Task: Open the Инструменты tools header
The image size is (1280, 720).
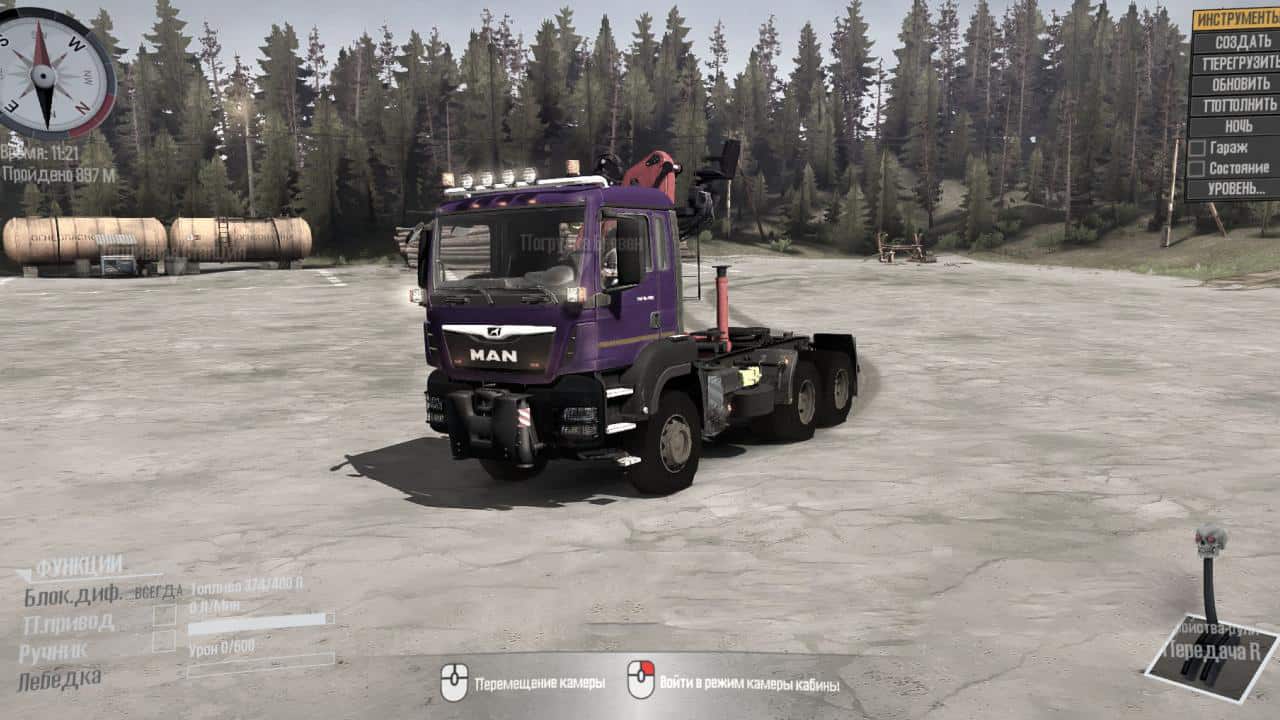Action: [1236, 20]
